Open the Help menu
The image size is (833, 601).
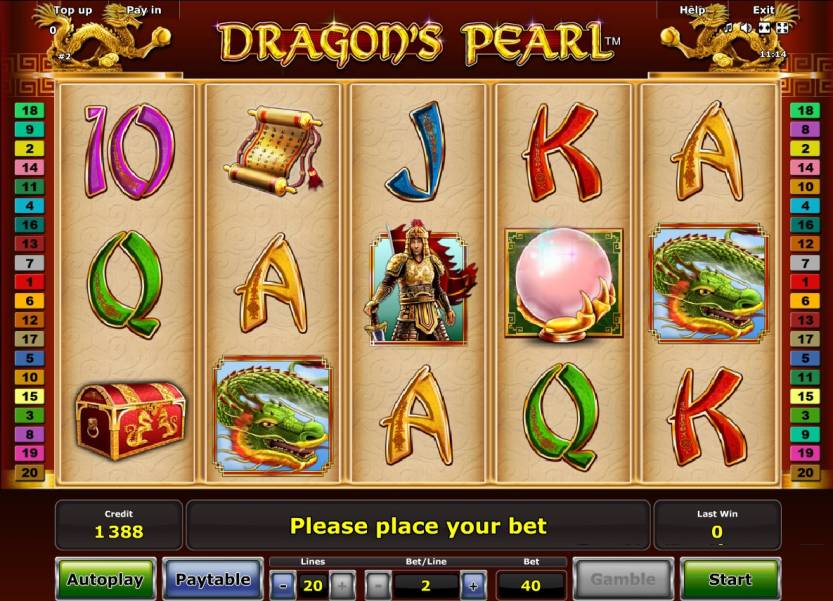692,10
